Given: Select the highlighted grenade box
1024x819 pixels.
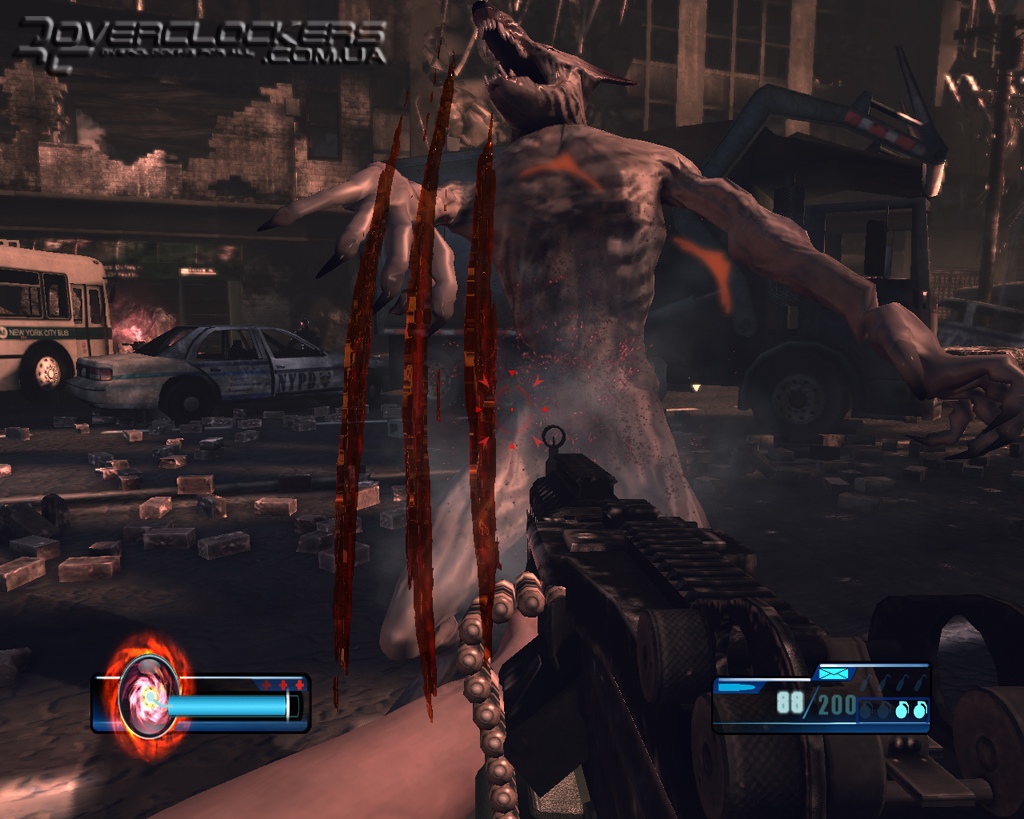Looking at the screenshot, I should click(893, 709).
